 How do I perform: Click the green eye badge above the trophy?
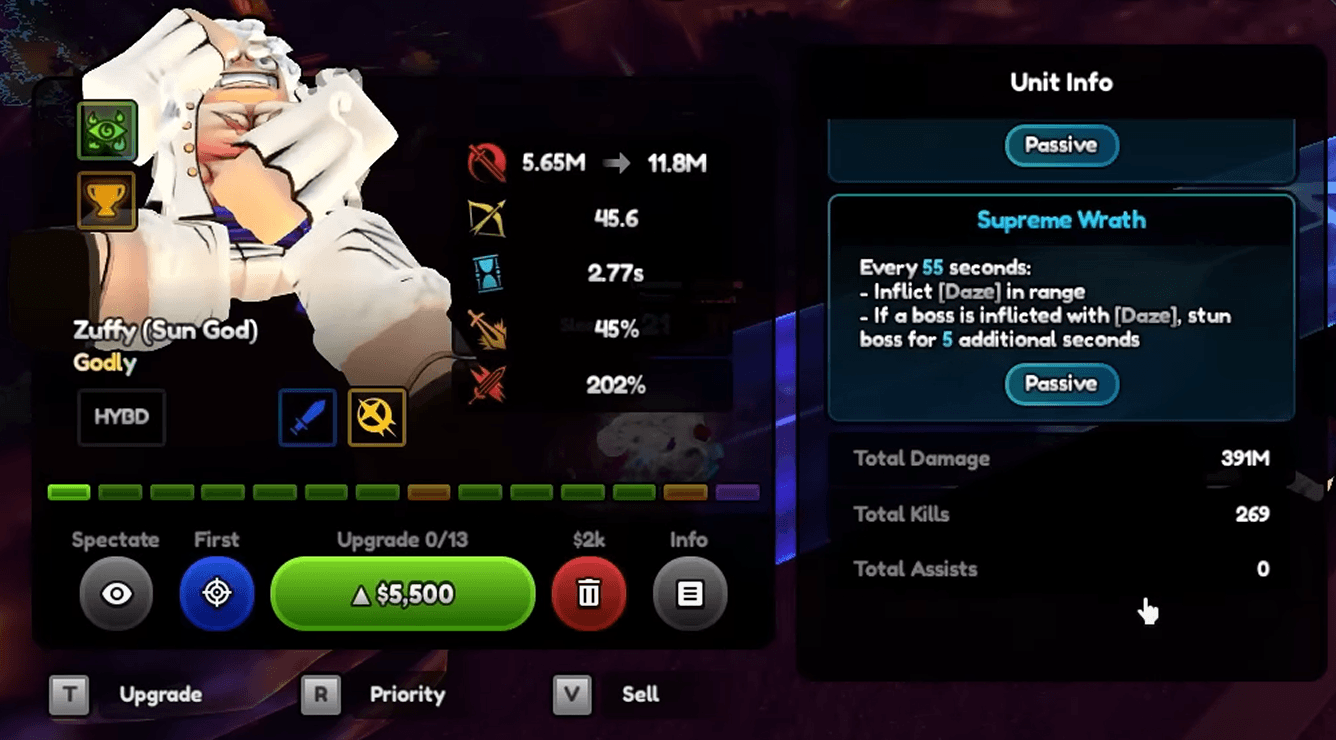pos(106,130)
